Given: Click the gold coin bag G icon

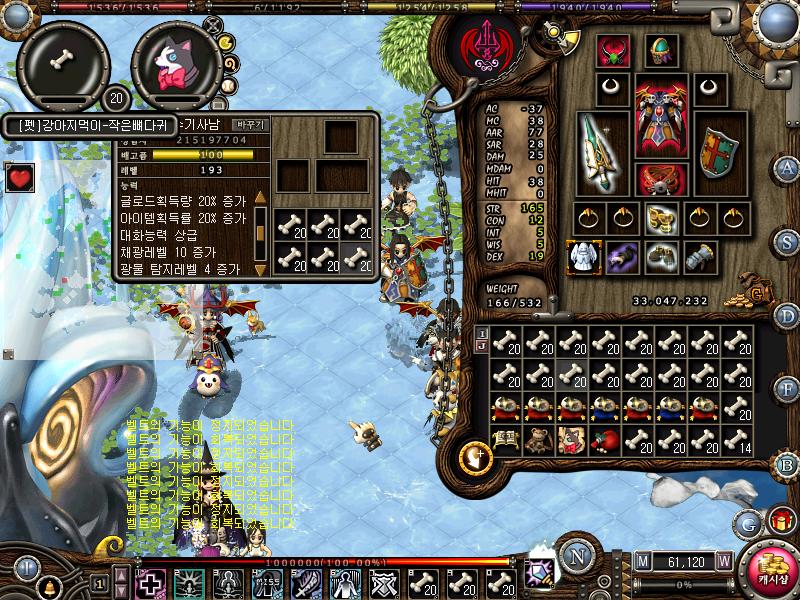Looking at the screenshot, I should pyautogui.click(x=757, y=296).
